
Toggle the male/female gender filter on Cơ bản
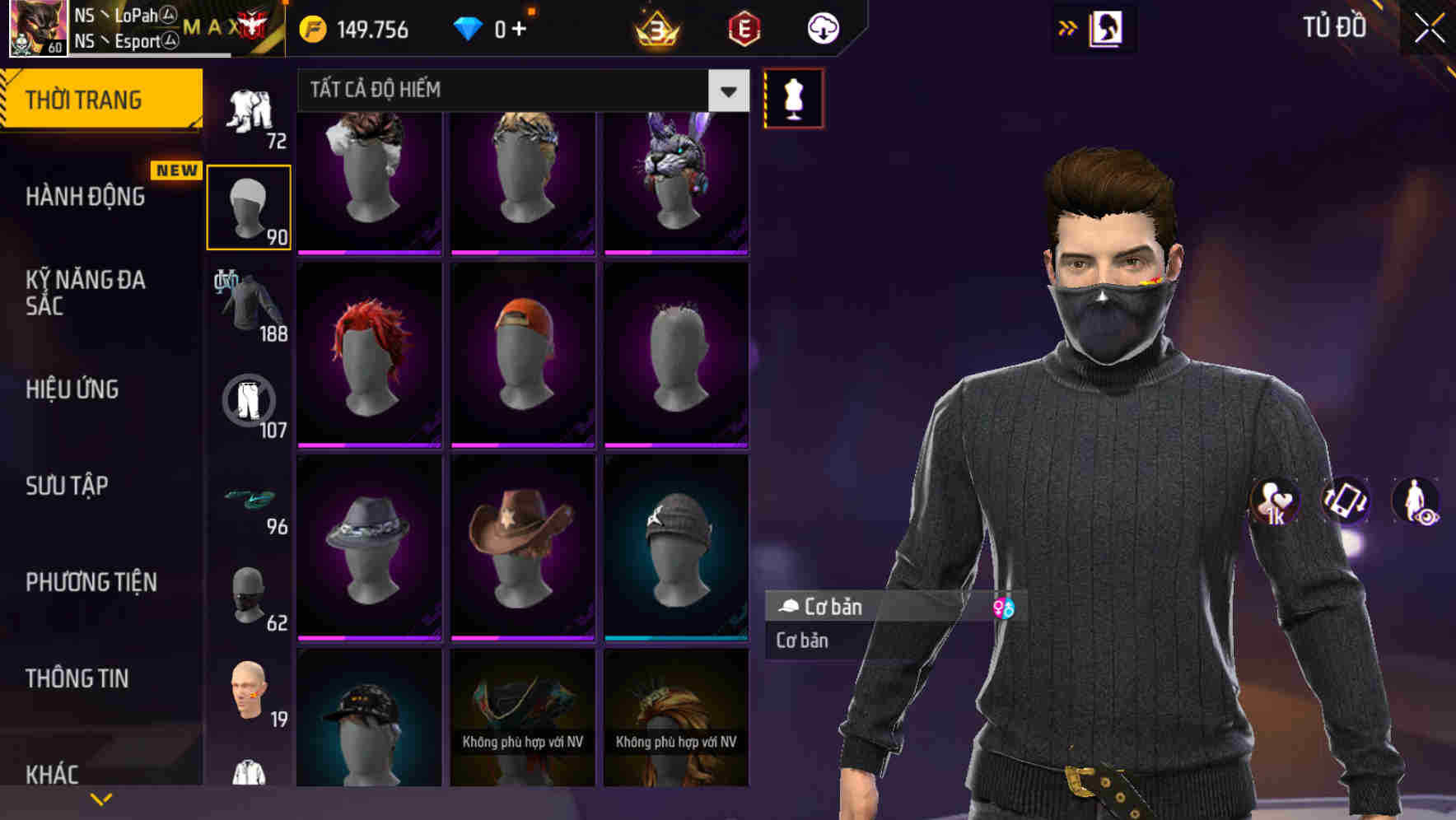pos(1004,608)
